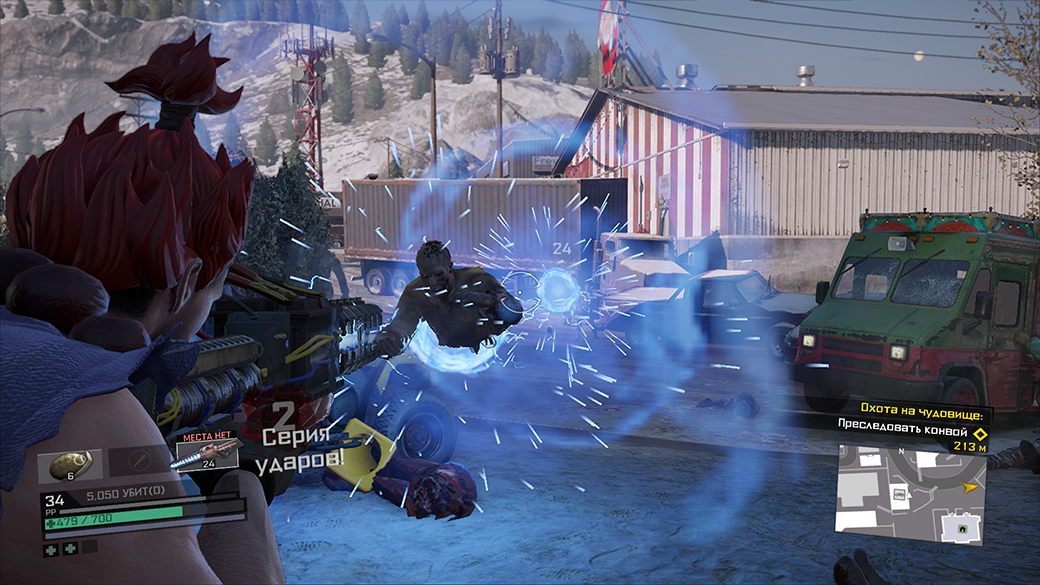The height and width of the screenshot is (585, 1040).
Task: Choose the equipped electric gun weapon slot
Action: (207, 454)
